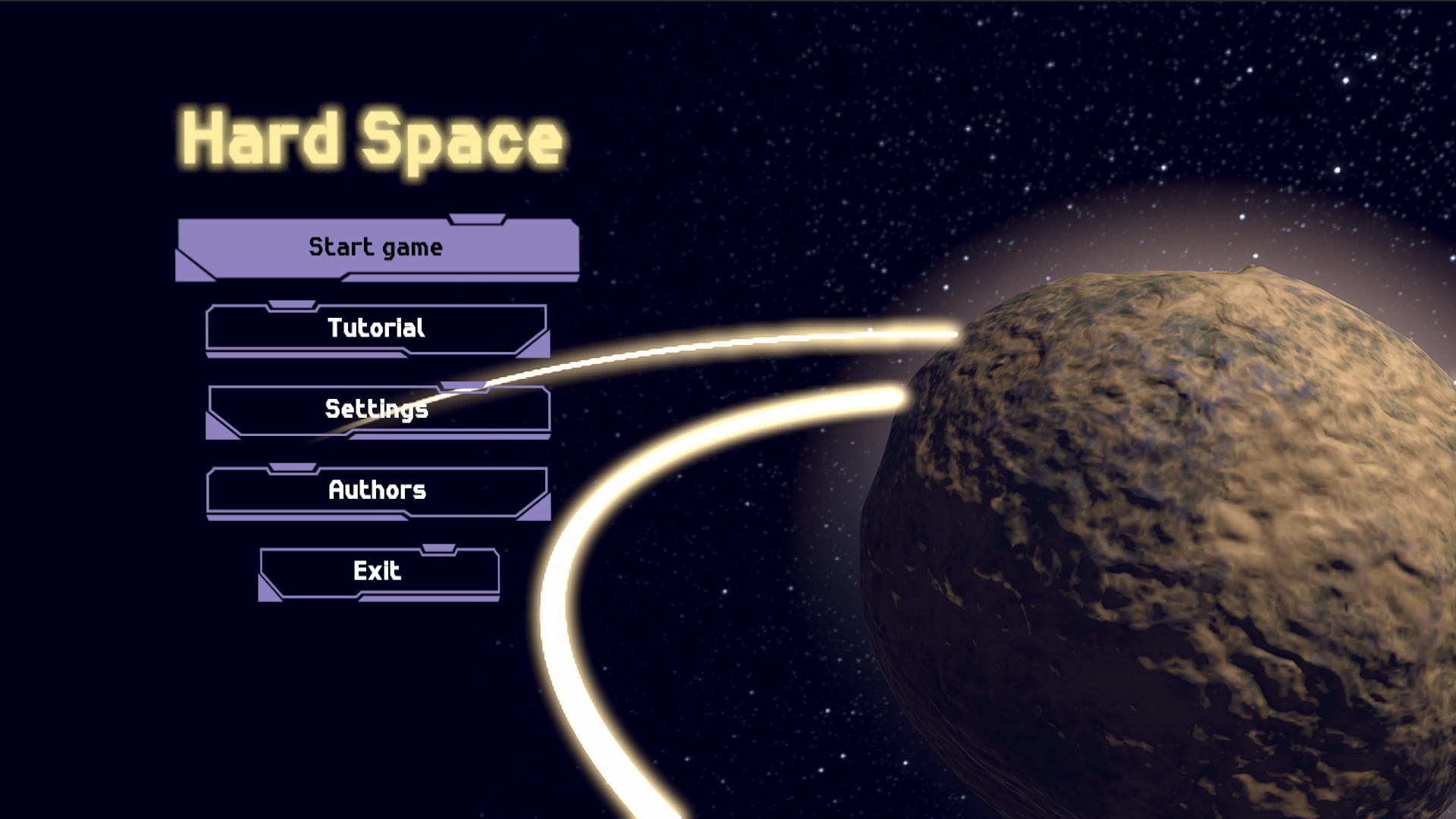Click the corner cut on Start game panel

tap(192, 270)
